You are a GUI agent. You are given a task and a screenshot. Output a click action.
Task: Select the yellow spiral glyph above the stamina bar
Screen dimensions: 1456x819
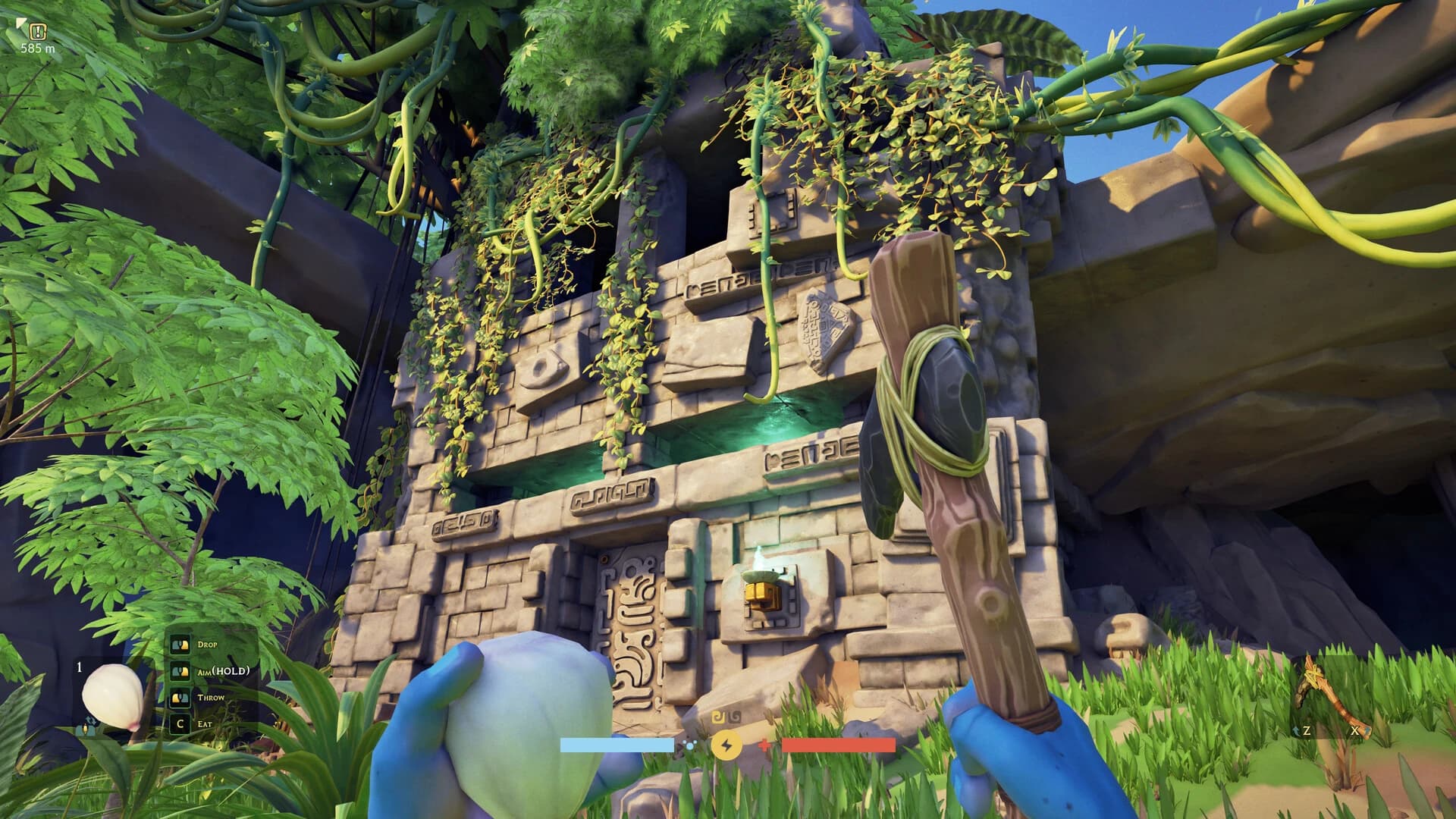(720, 716)
